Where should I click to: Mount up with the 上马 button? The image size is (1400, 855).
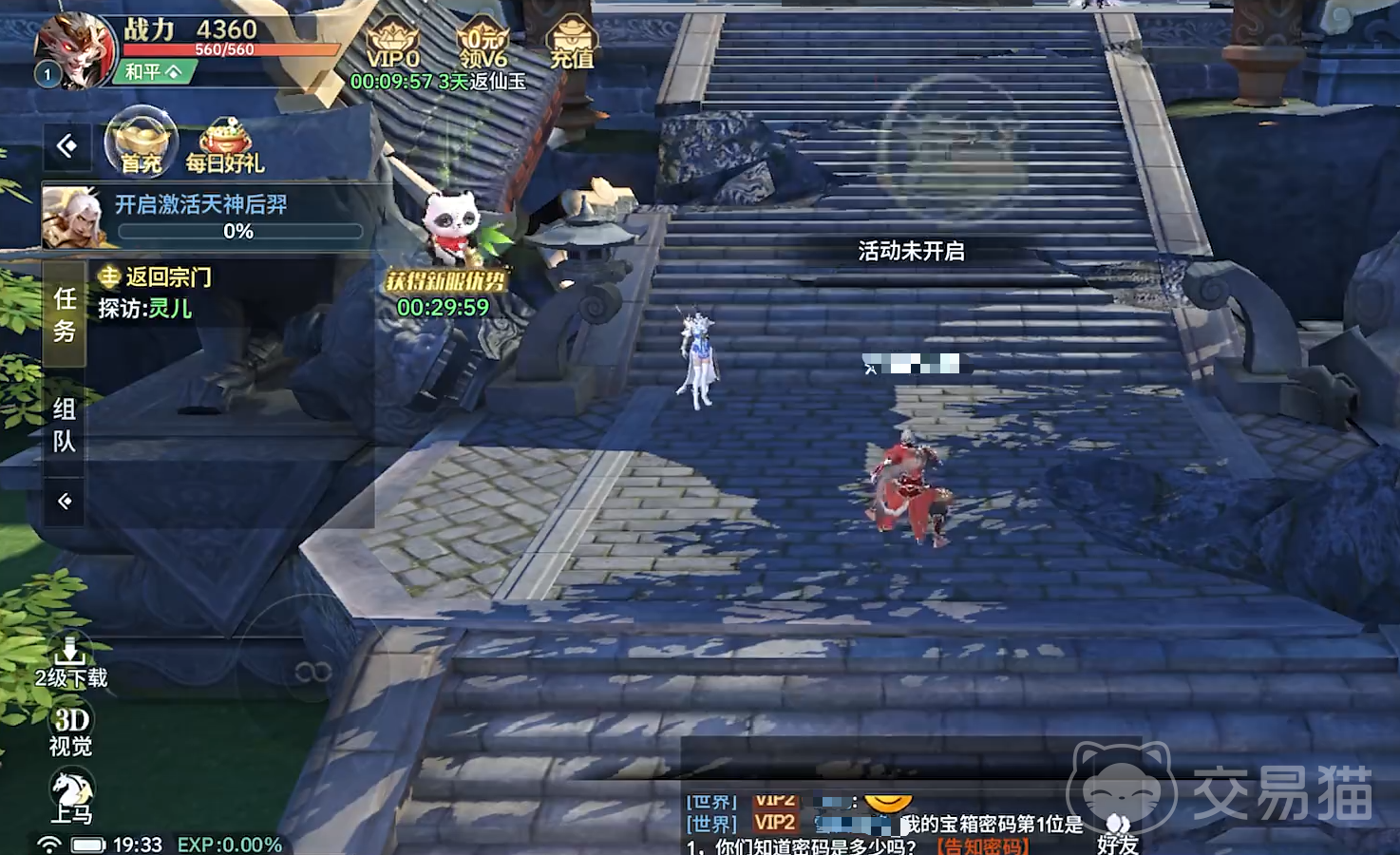(70, 796)
